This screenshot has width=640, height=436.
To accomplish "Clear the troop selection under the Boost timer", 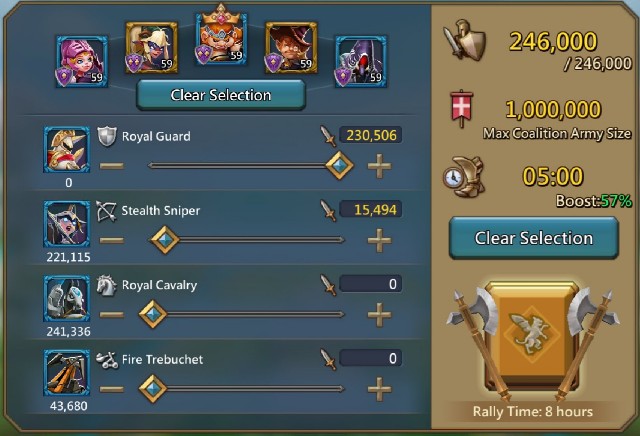I will [x=533, y=238].
